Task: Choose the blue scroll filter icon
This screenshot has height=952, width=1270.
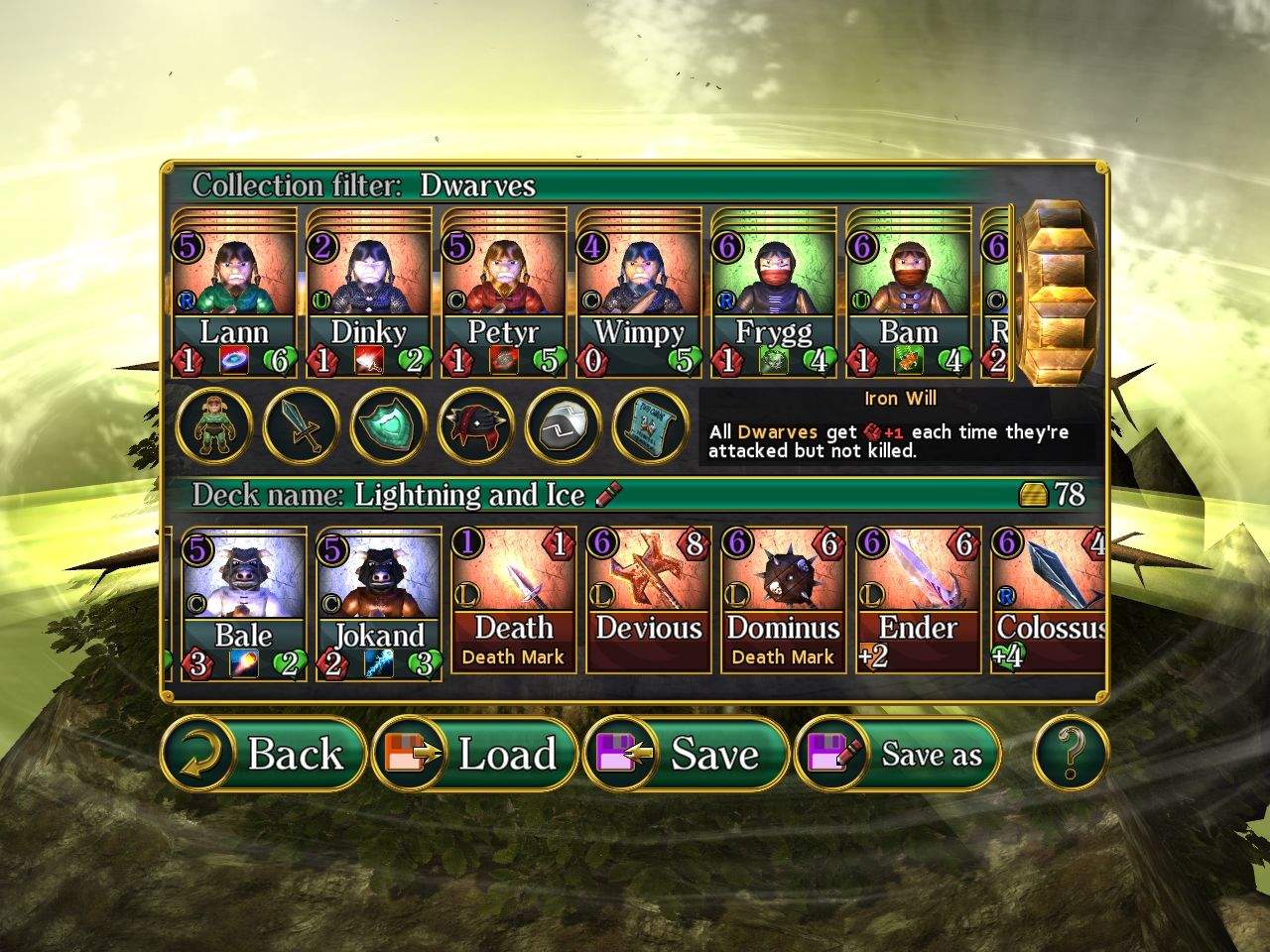Action: coord(650,426)
